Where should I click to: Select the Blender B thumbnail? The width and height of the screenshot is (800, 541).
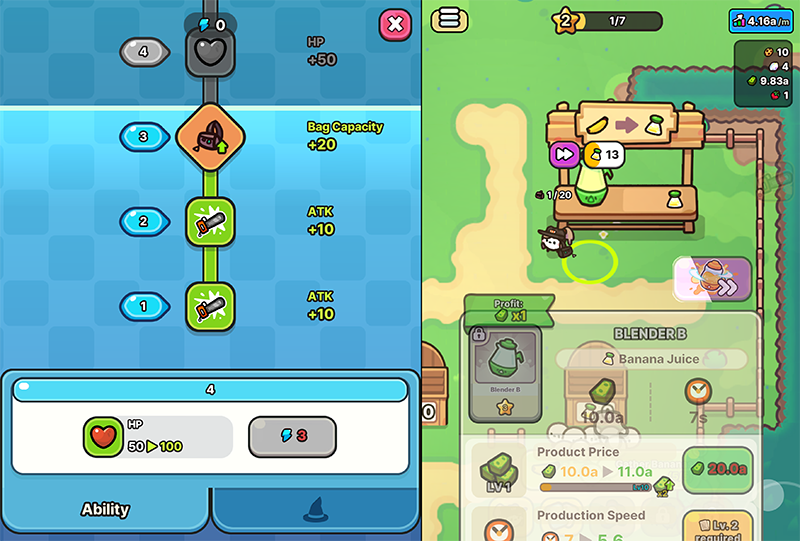(x=507, y=367)
